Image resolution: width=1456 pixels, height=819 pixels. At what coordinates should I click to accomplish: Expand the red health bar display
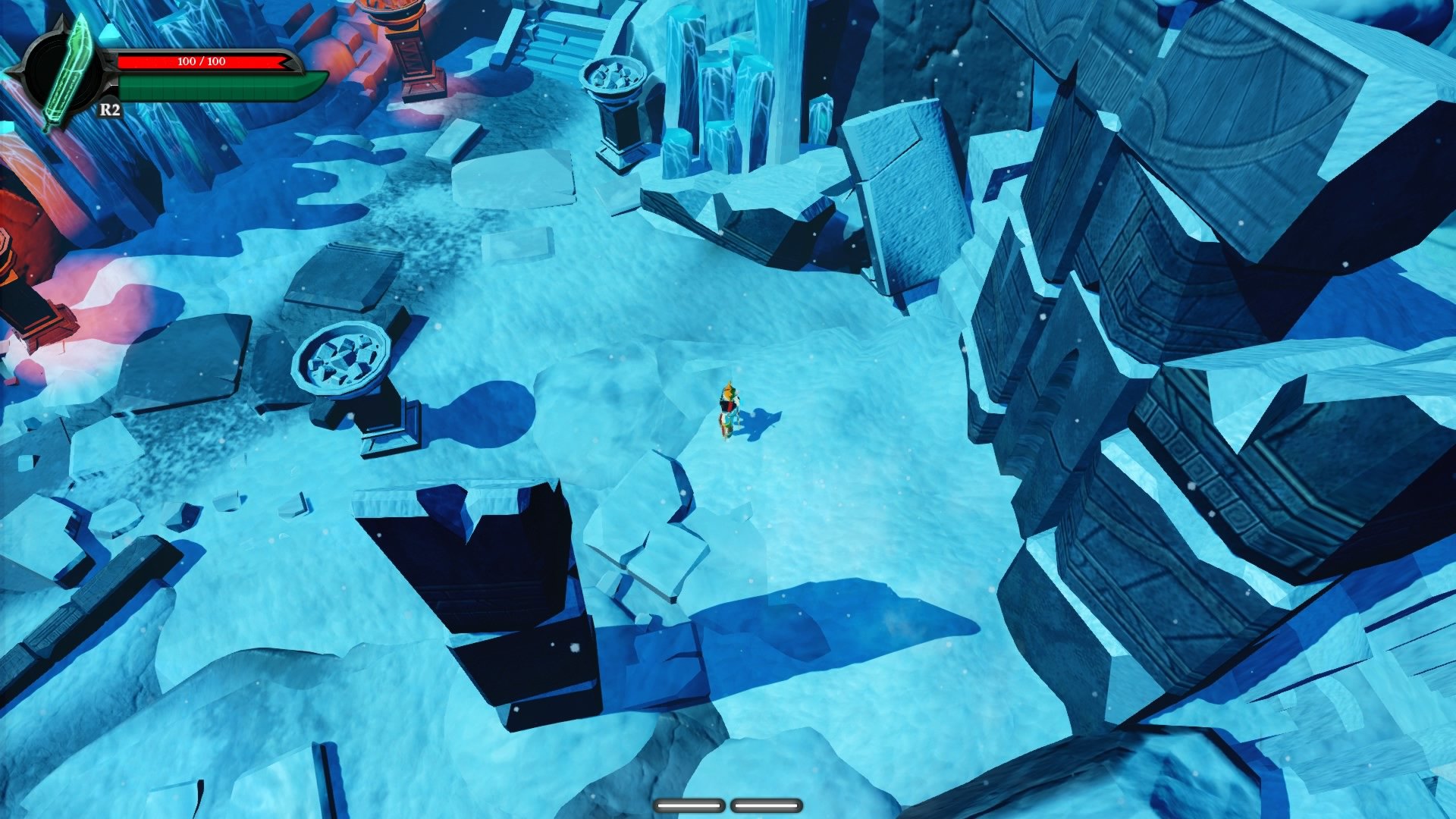tap(205, 62)
